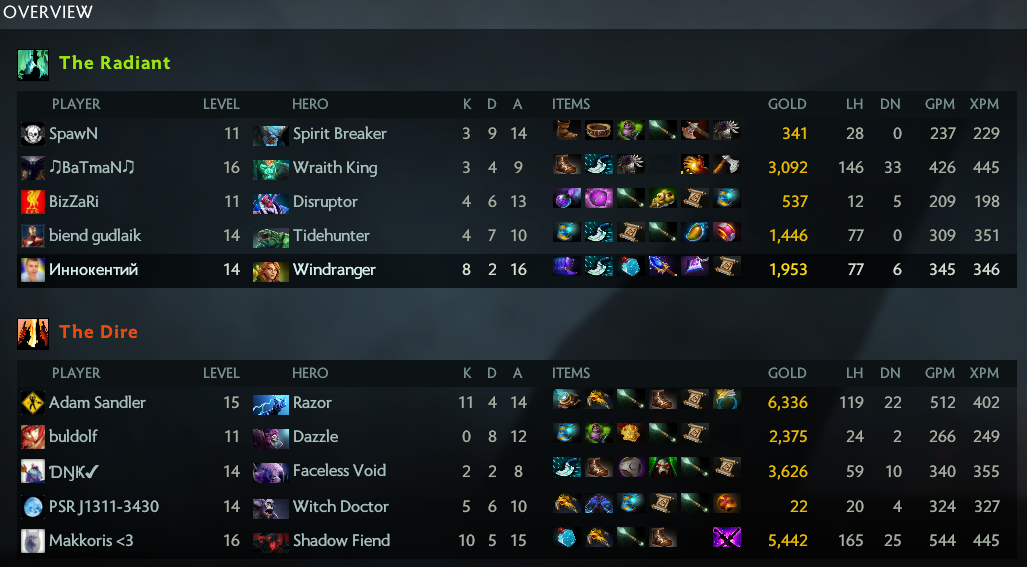The height and width of the screenshot is (567, 1027).
Task: Click the Spirit Breaker hero portrait
Action: tap(270, 134)
